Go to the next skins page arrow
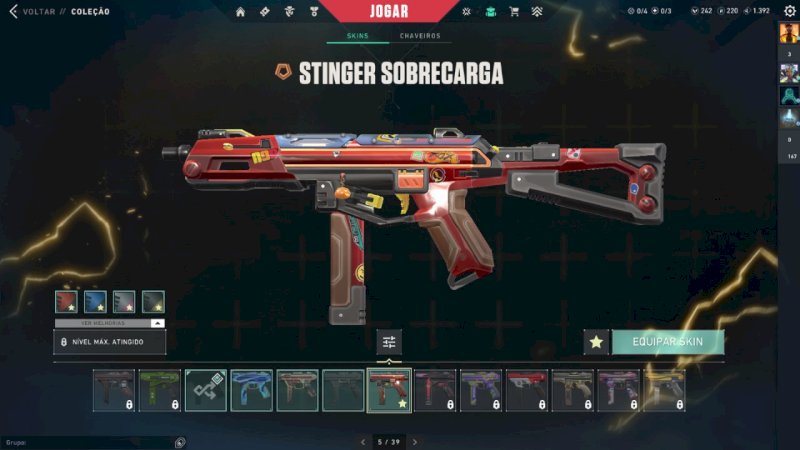The width and height of the screenshot is (800, 450). 415,441
